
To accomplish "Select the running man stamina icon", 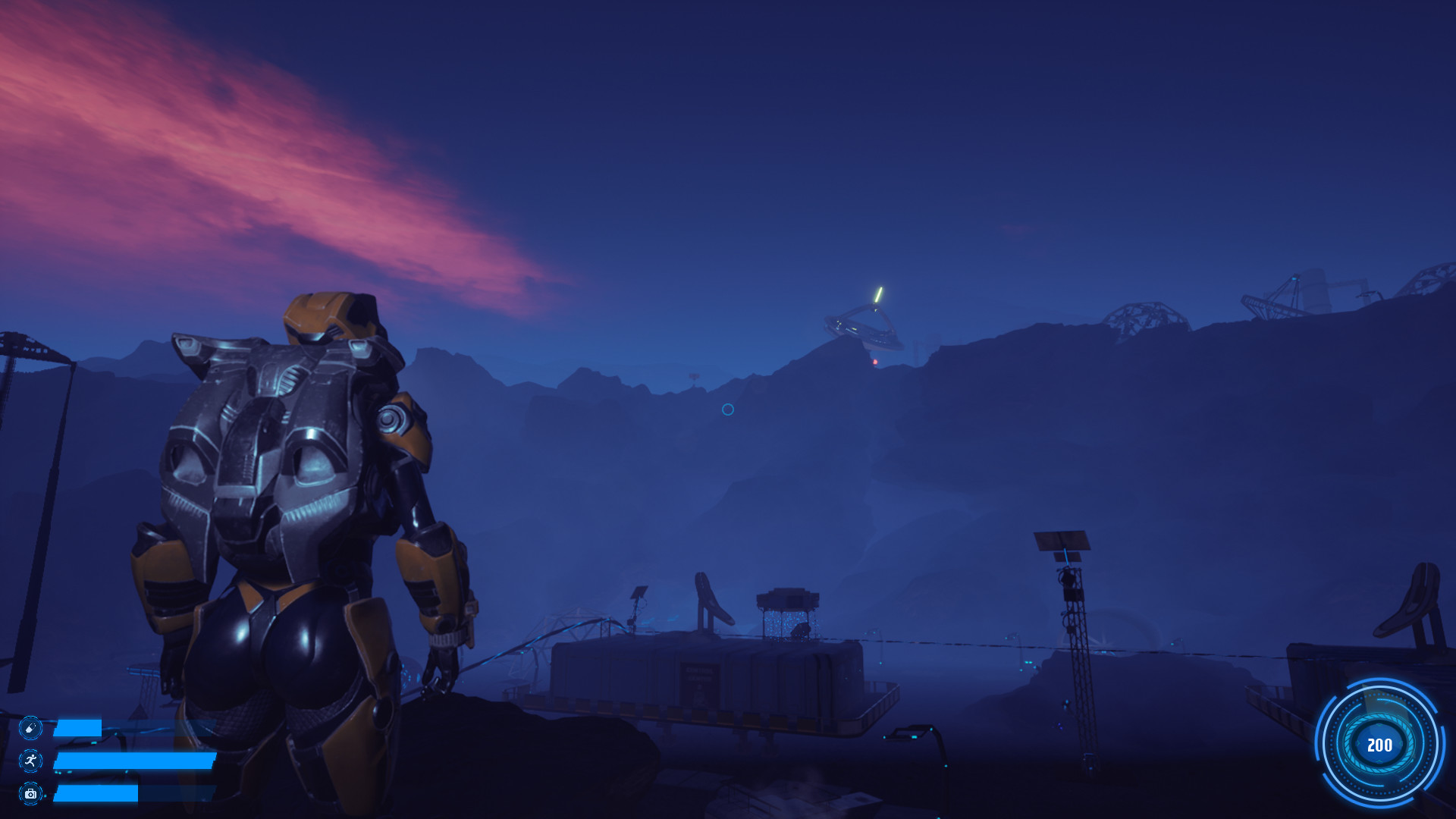I will [x=30, y=761].
